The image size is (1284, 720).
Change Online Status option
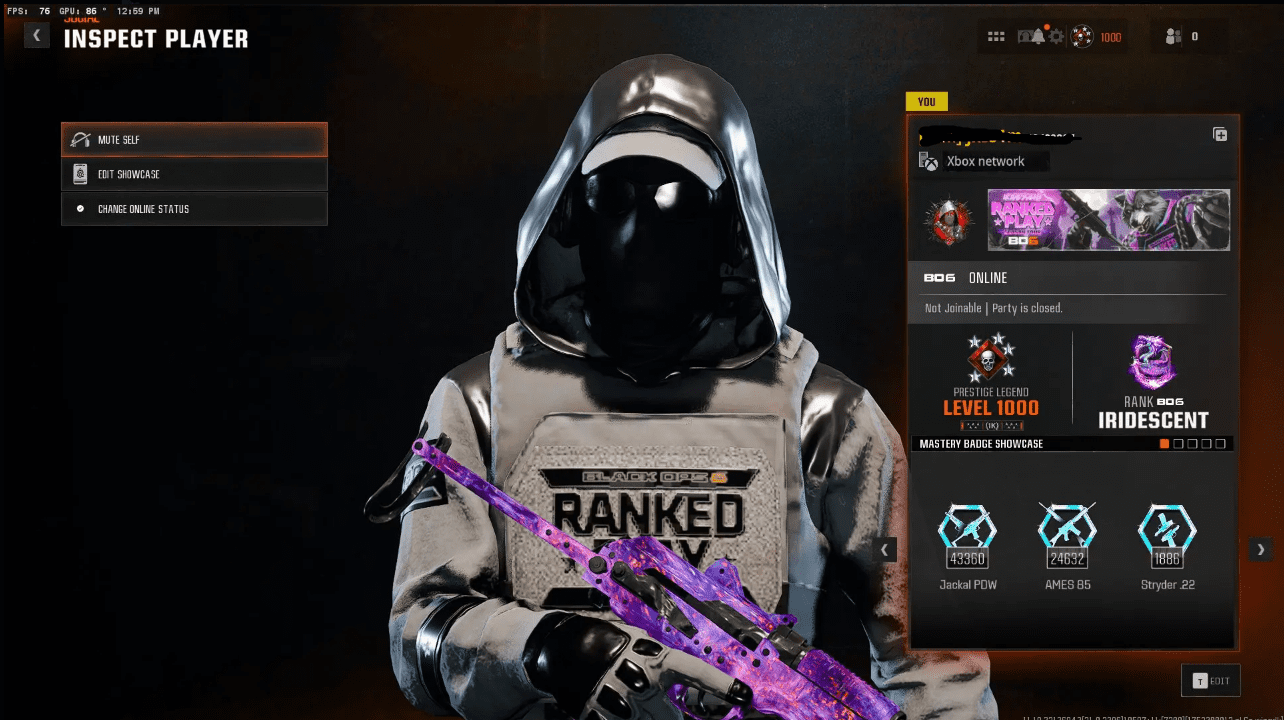click(194, 208)
